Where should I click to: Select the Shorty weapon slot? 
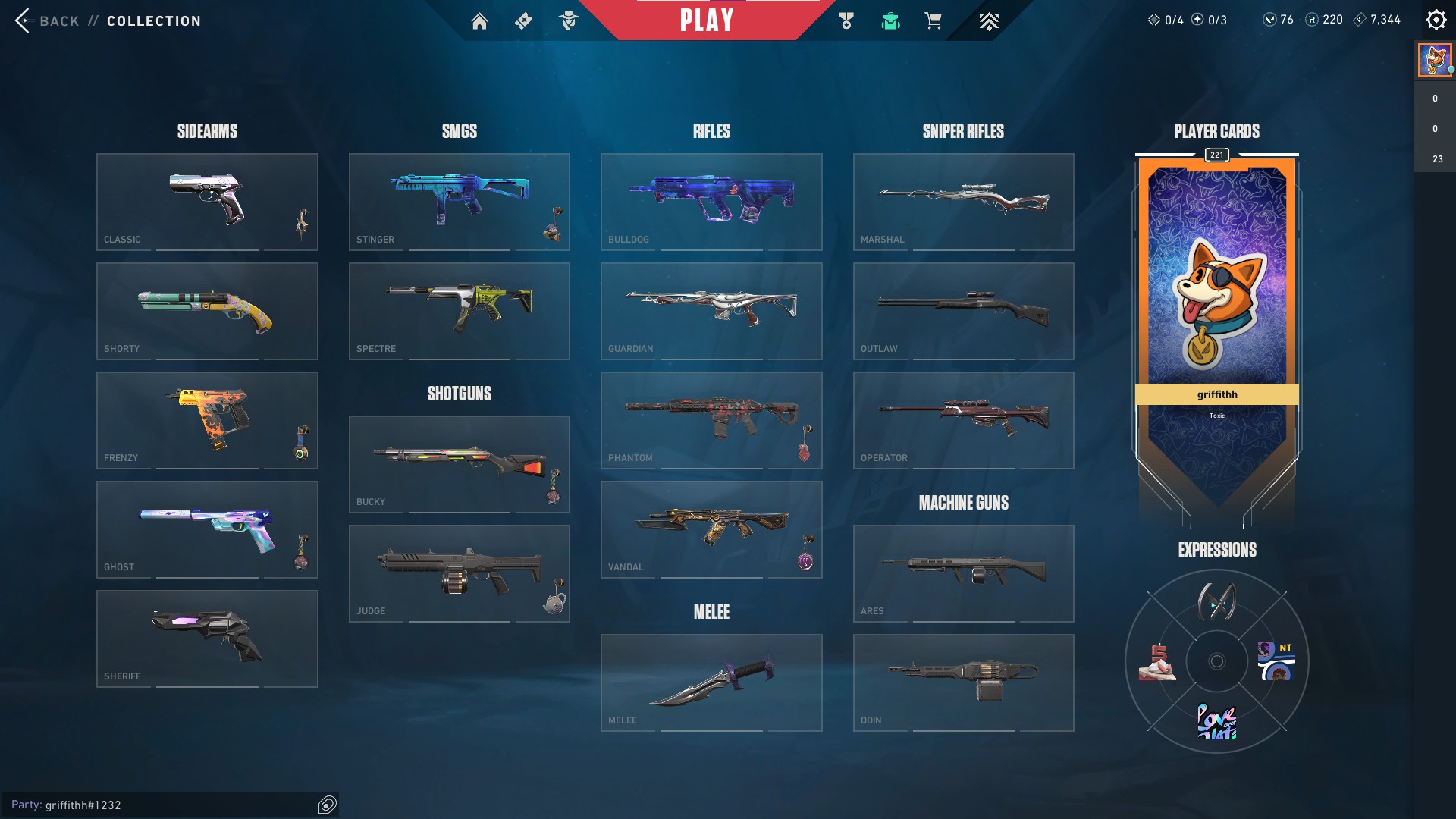pos(207,311)
